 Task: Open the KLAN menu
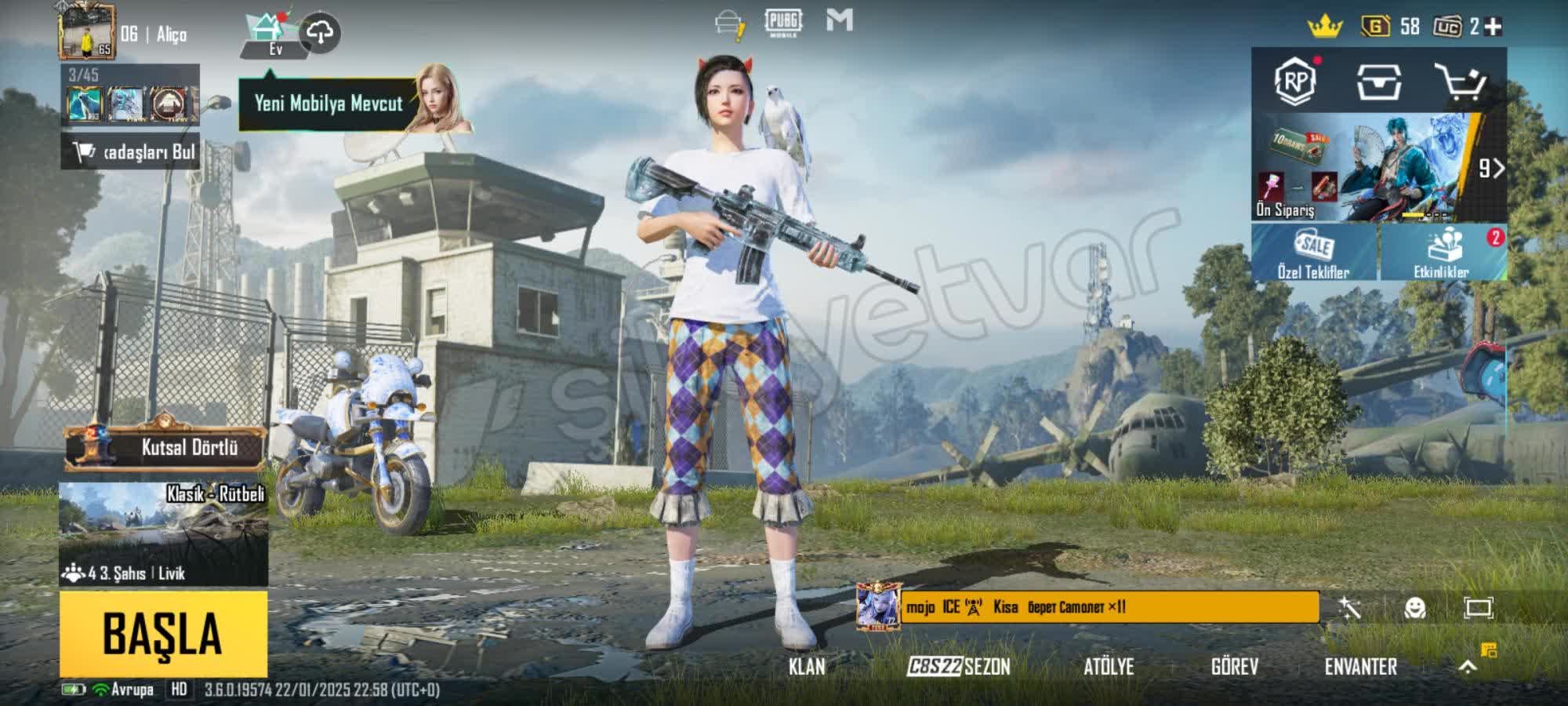807,667
